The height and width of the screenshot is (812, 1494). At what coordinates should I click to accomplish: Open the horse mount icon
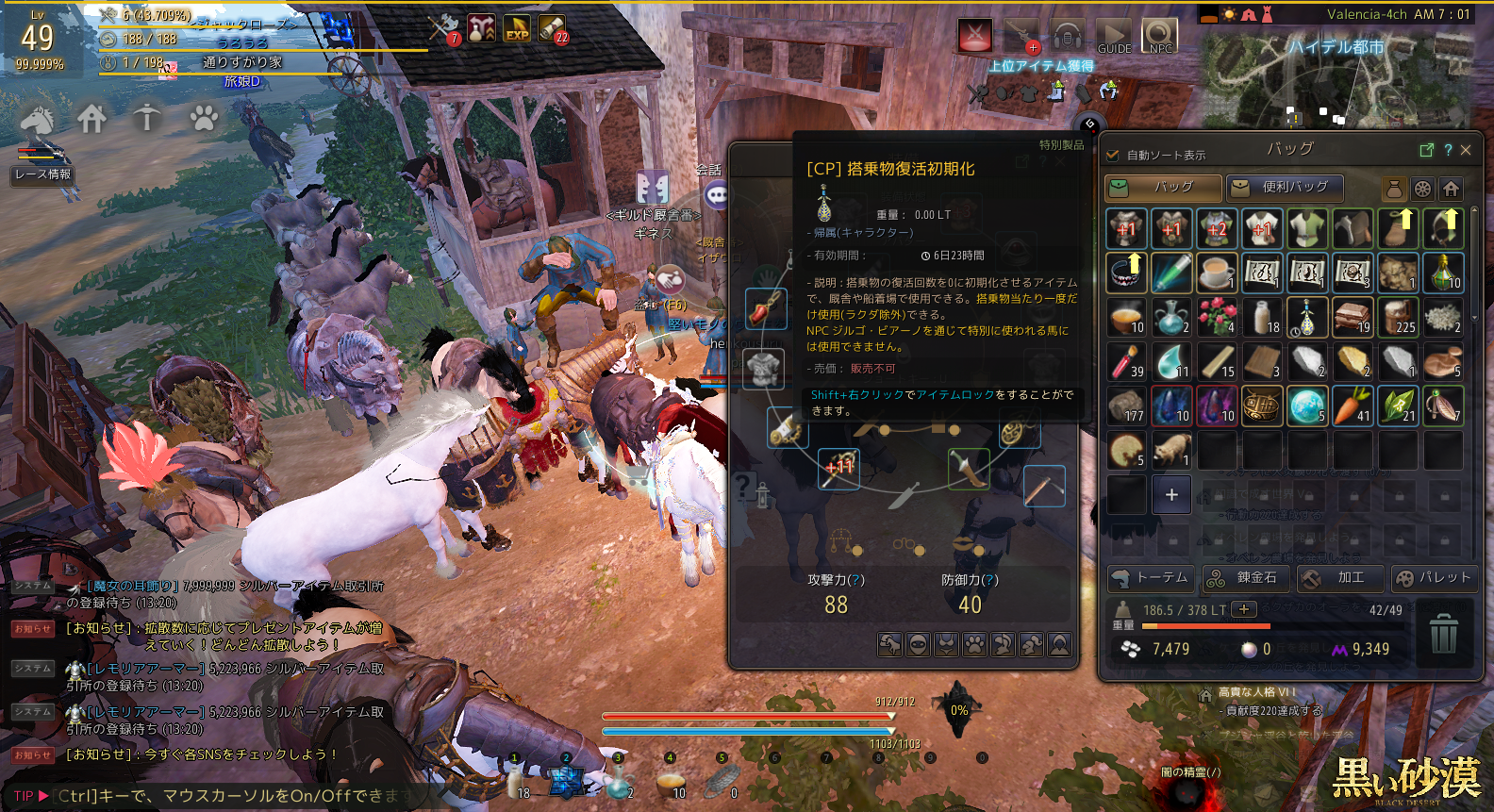[37, 120]
